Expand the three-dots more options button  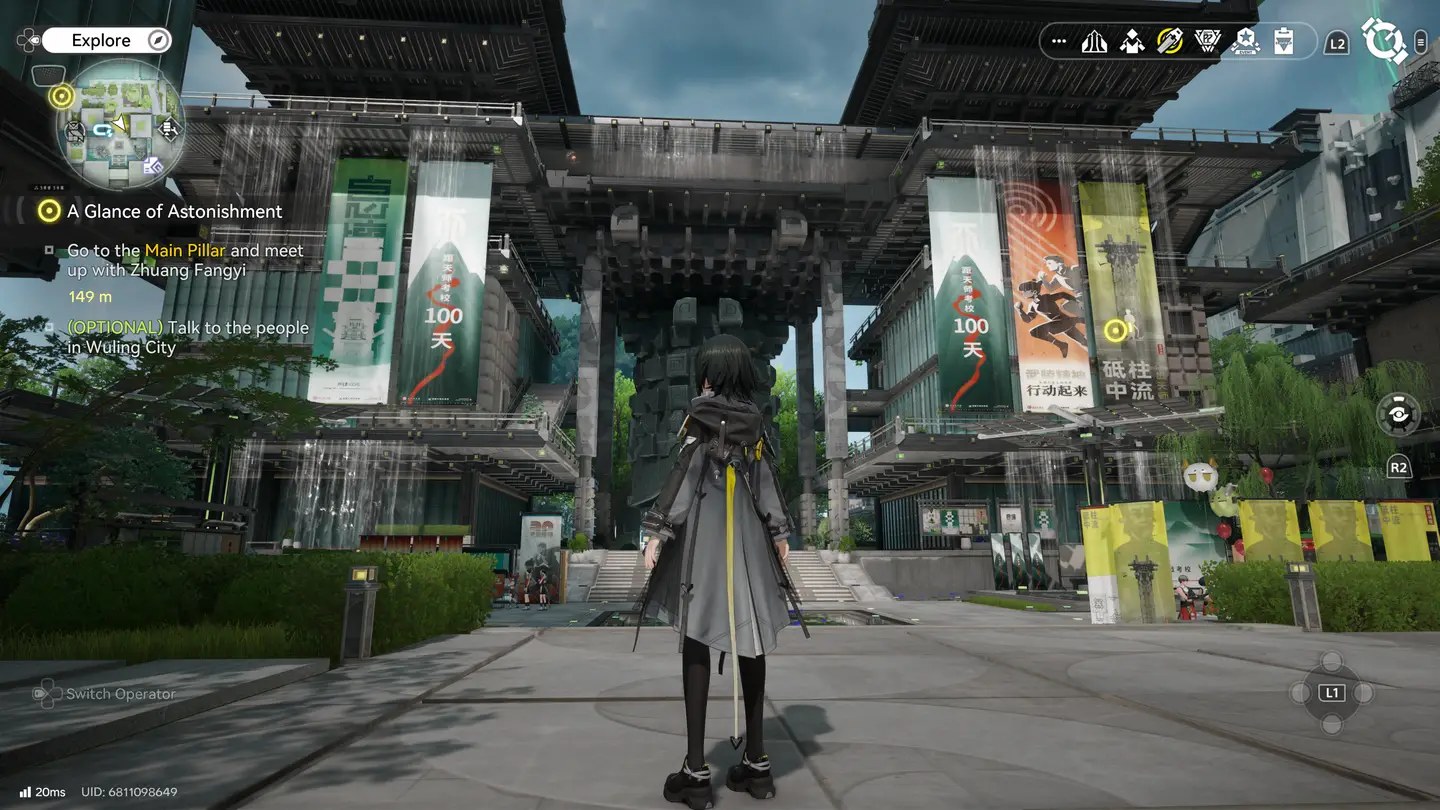[1059, 42]
